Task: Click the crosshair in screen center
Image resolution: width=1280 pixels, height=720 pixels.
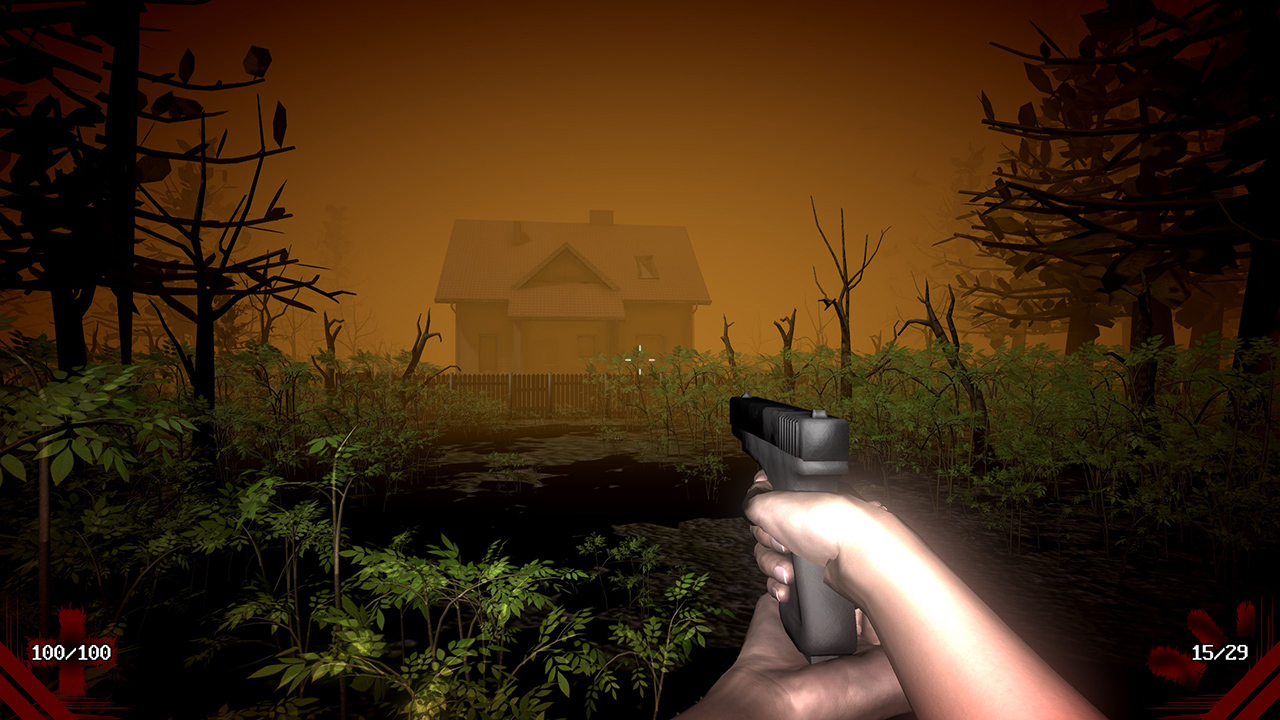Action: point(640,360)
